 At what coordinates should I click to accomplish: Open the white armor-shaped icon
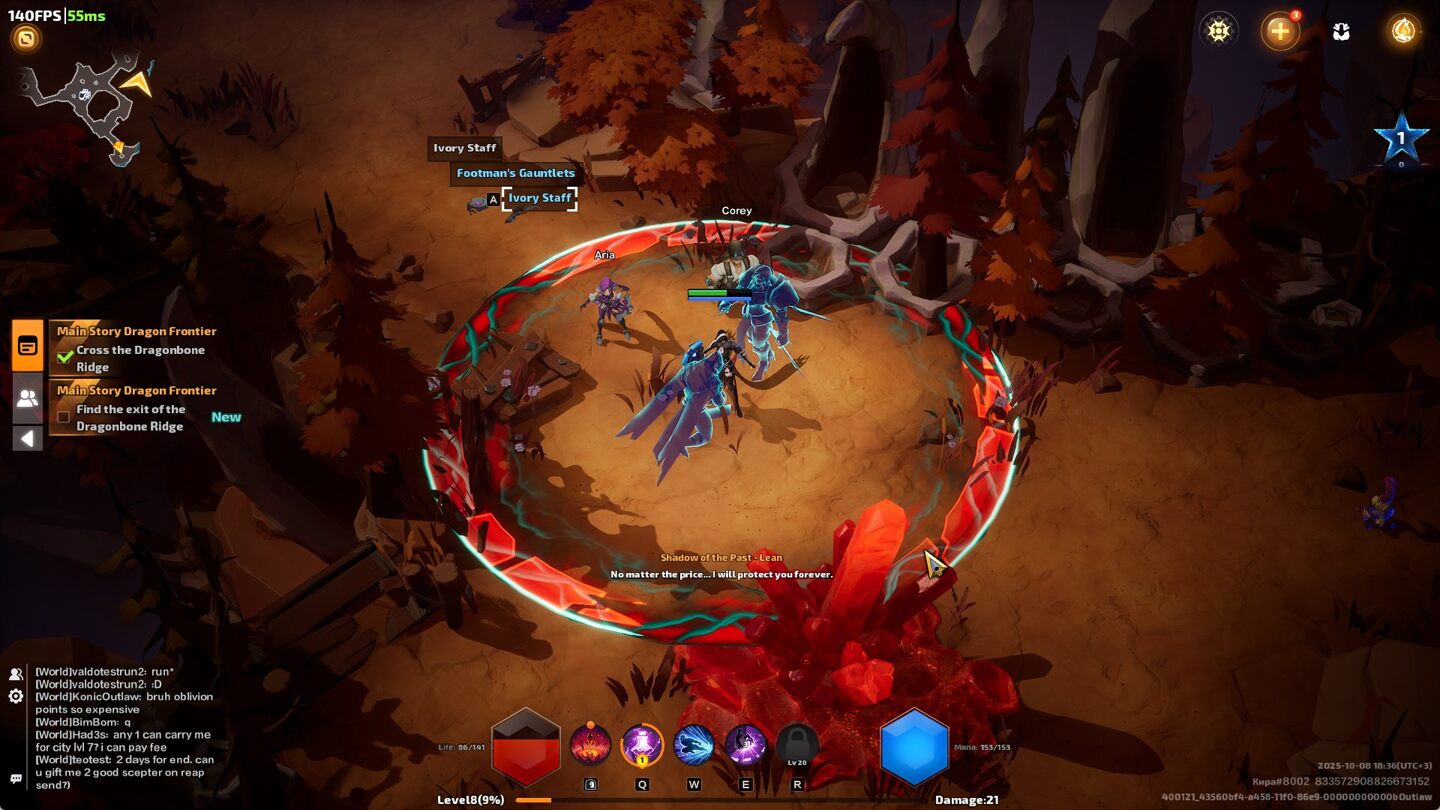1342,31
